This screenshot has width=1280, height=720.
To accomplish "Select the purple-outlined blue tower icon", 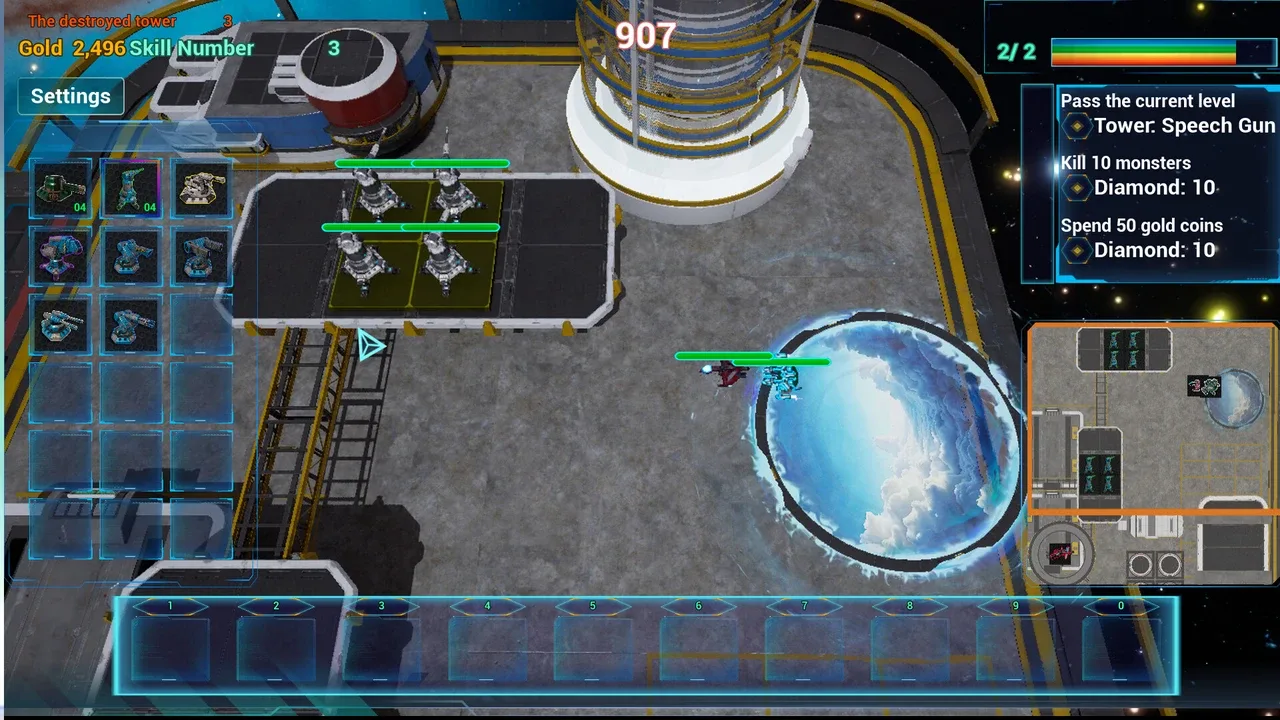I will 60,255.
